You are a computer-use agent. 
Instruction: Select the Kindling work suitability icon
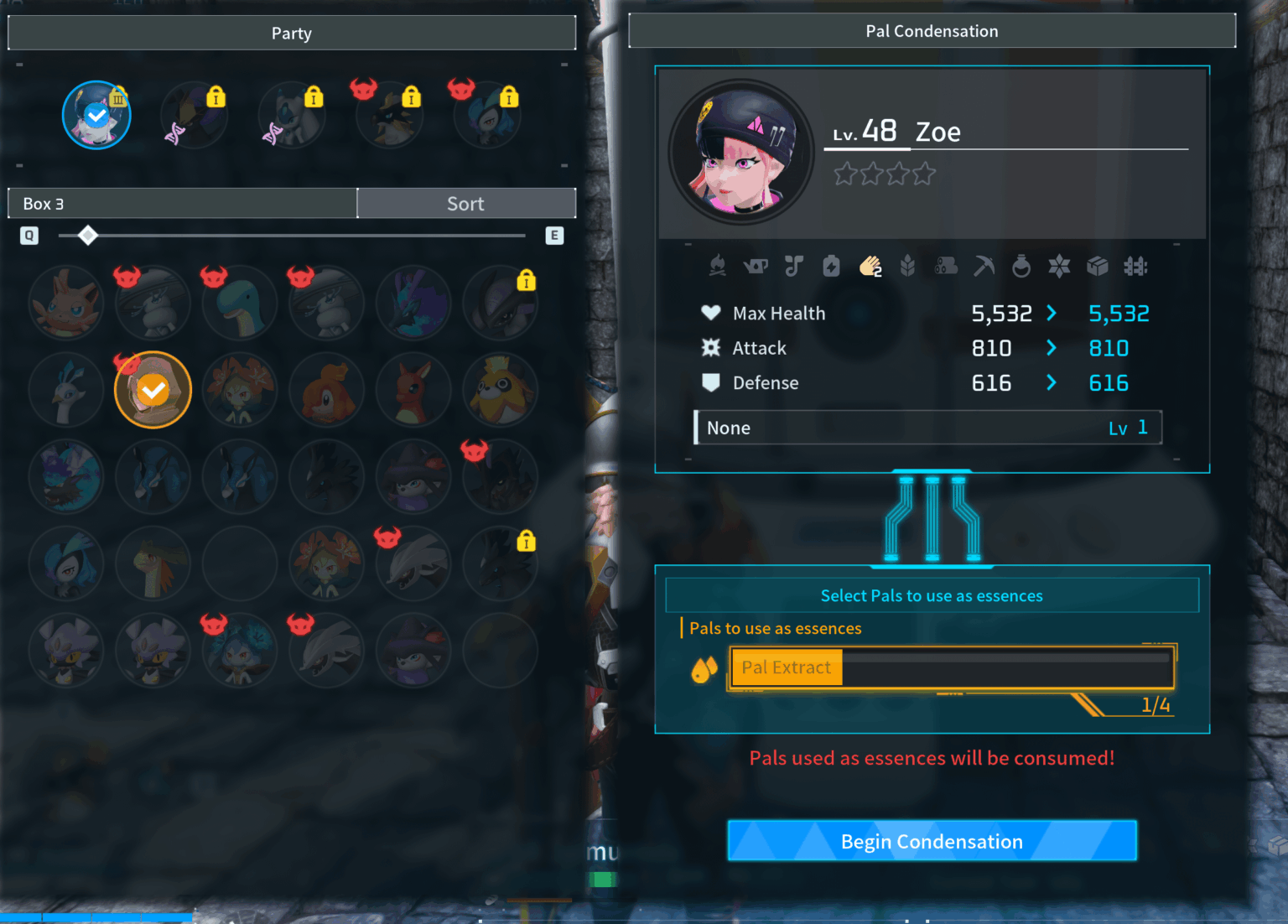[x=715, y=267]
